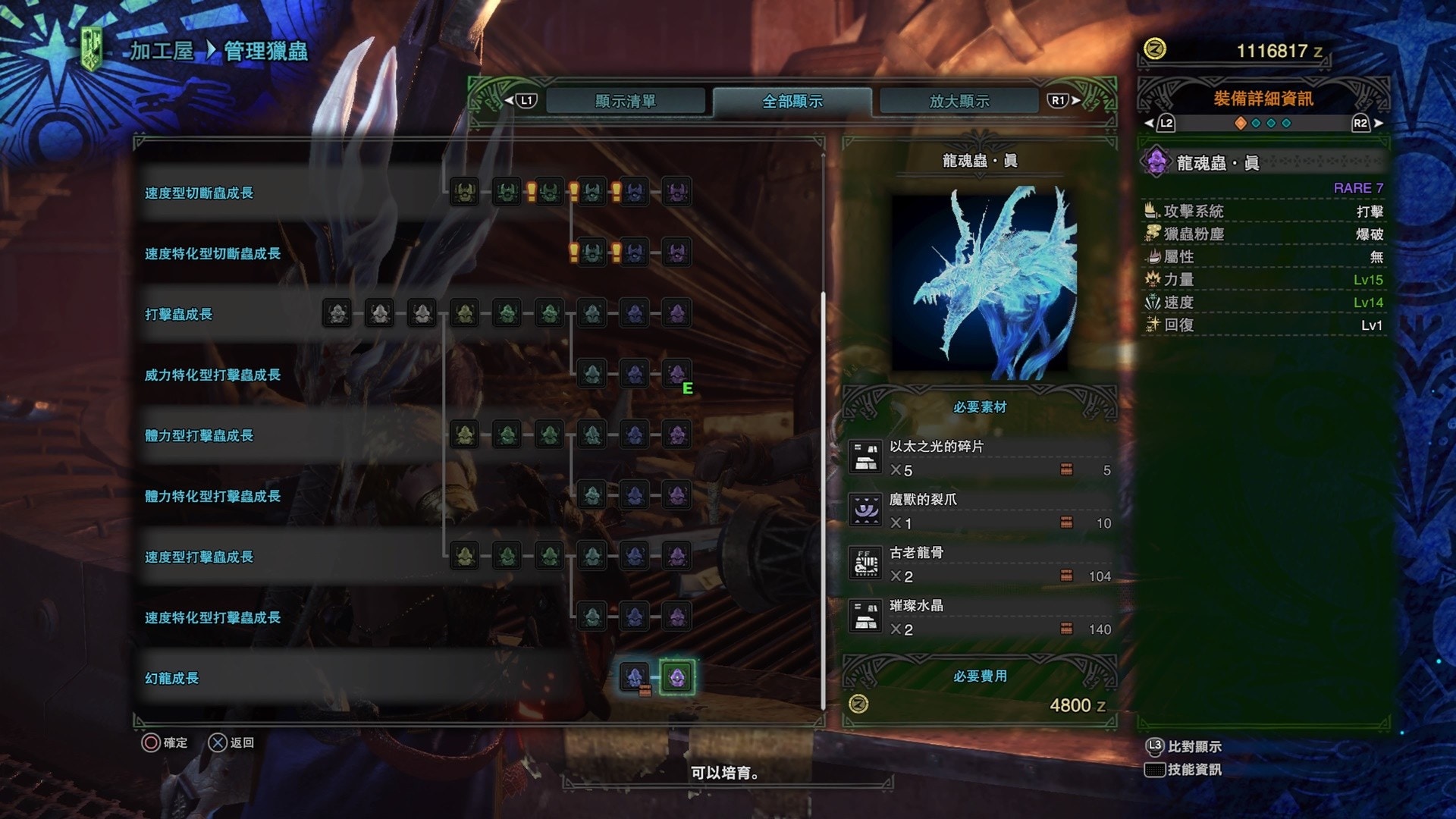This screenshot has width=1456, height=819.
Task: Select the 威力特化型打擊蟲成長 row
Action: (x=212, y=375)
